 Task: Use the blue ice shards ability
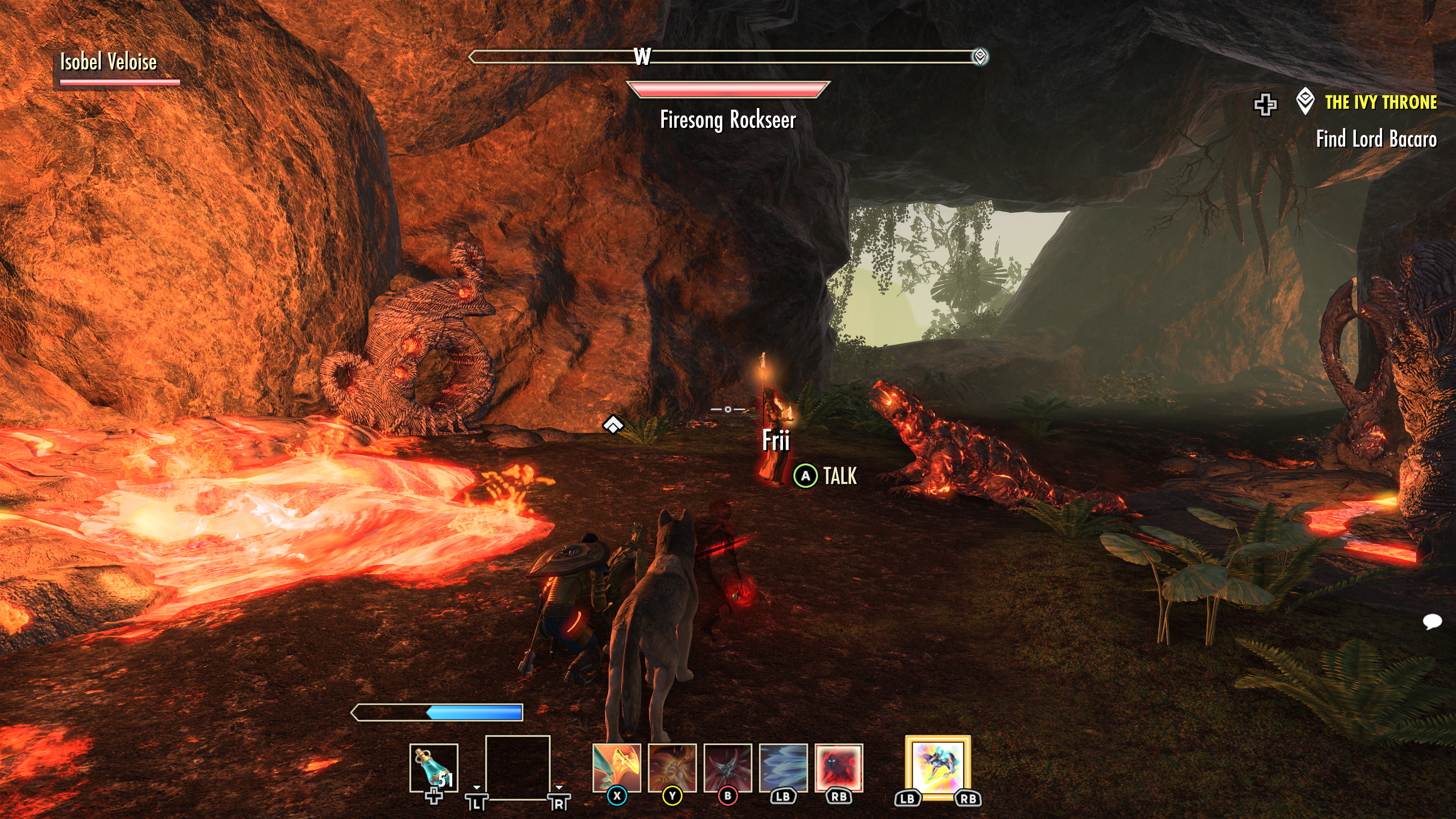(783, 767)
